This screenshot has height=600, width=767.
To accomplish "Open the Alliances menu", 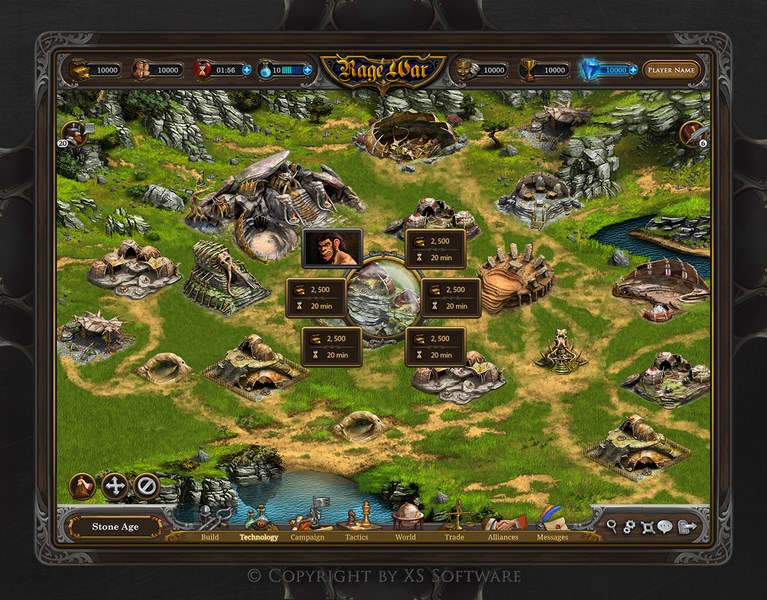I will (503, 536).
